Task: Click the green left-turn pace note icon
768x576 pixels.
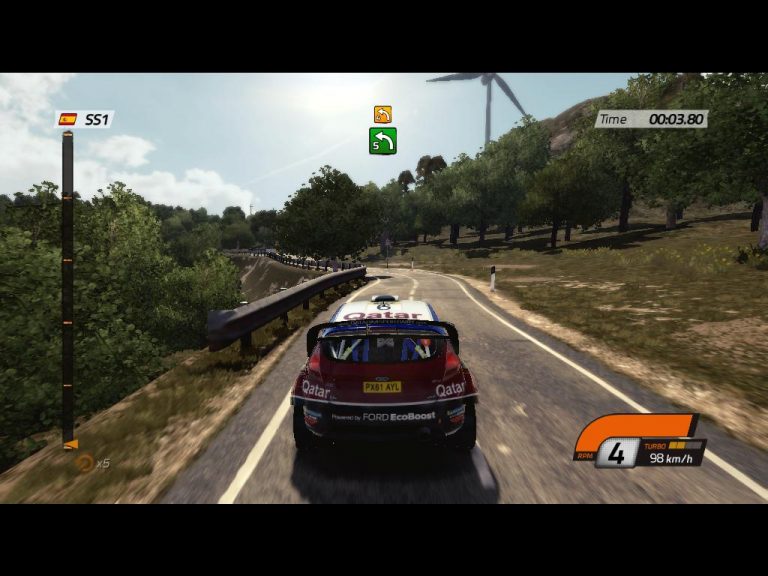Action: pyautogui.click(x=382, y=141)
